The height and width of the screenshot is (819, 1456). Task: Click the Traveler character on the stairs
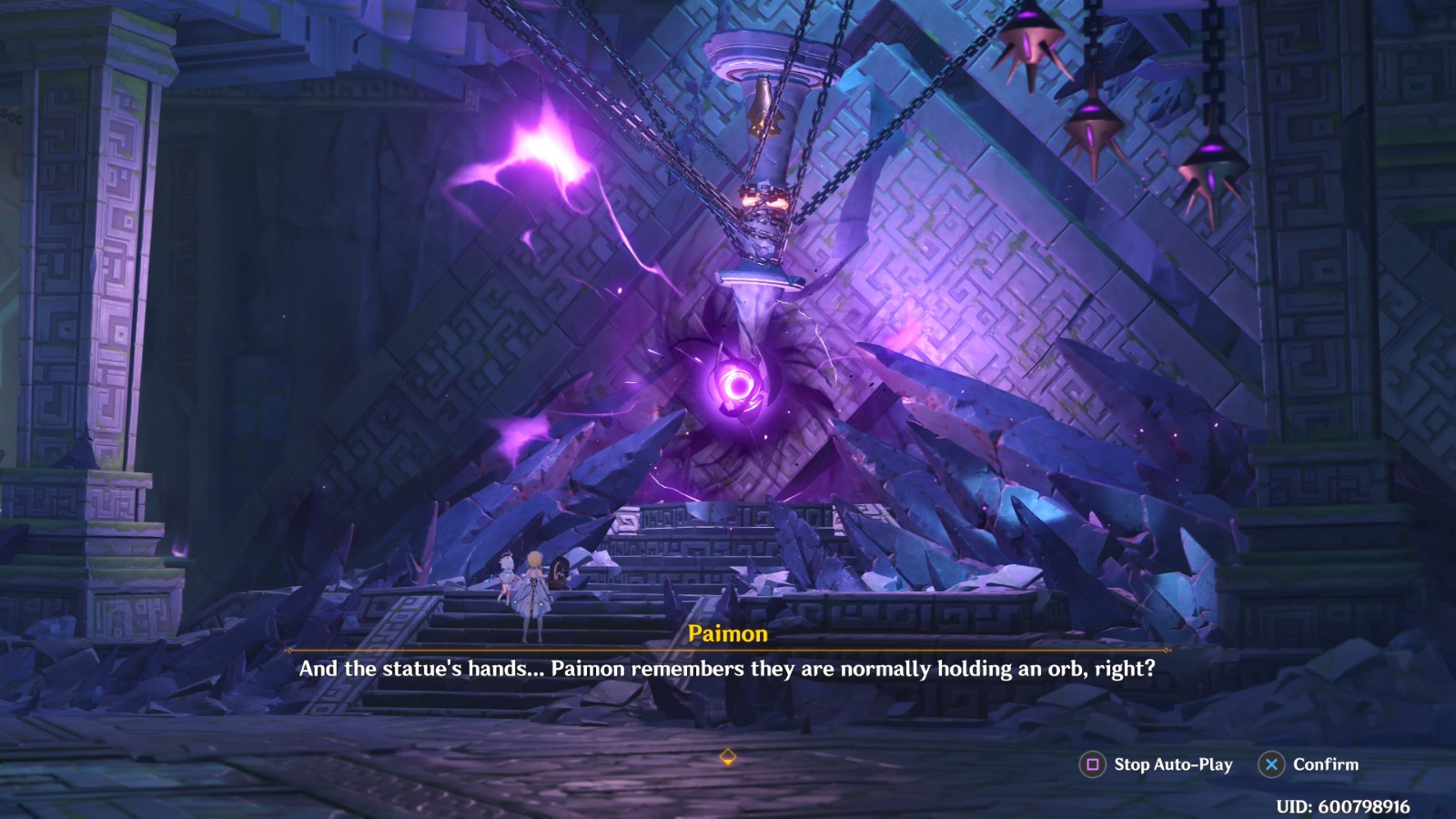(x=533, y=591)
